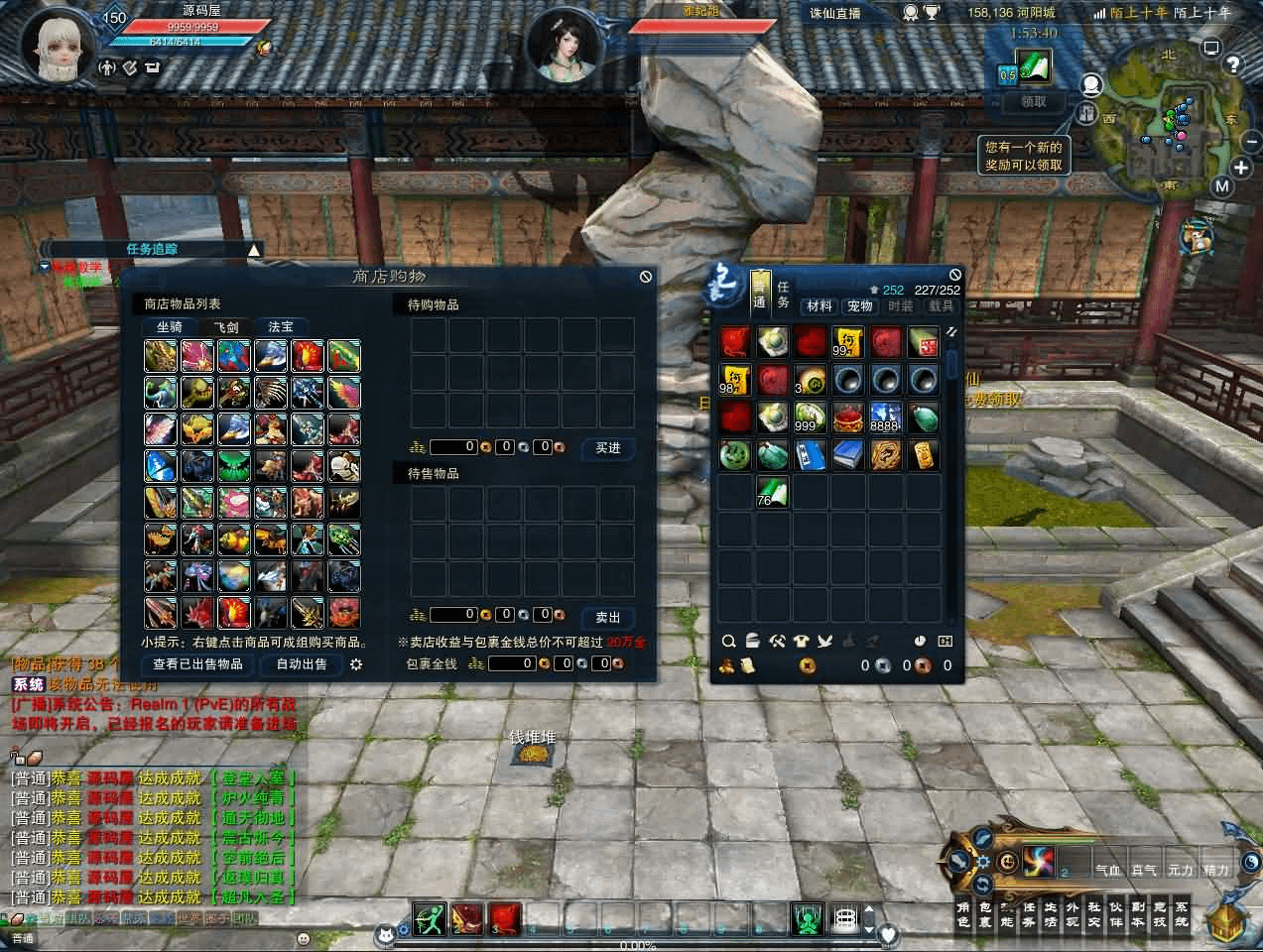Switch to the 坐骑 mounts shop tab
This screenshot has height=952, width=1263.
[x=170, y=326]
